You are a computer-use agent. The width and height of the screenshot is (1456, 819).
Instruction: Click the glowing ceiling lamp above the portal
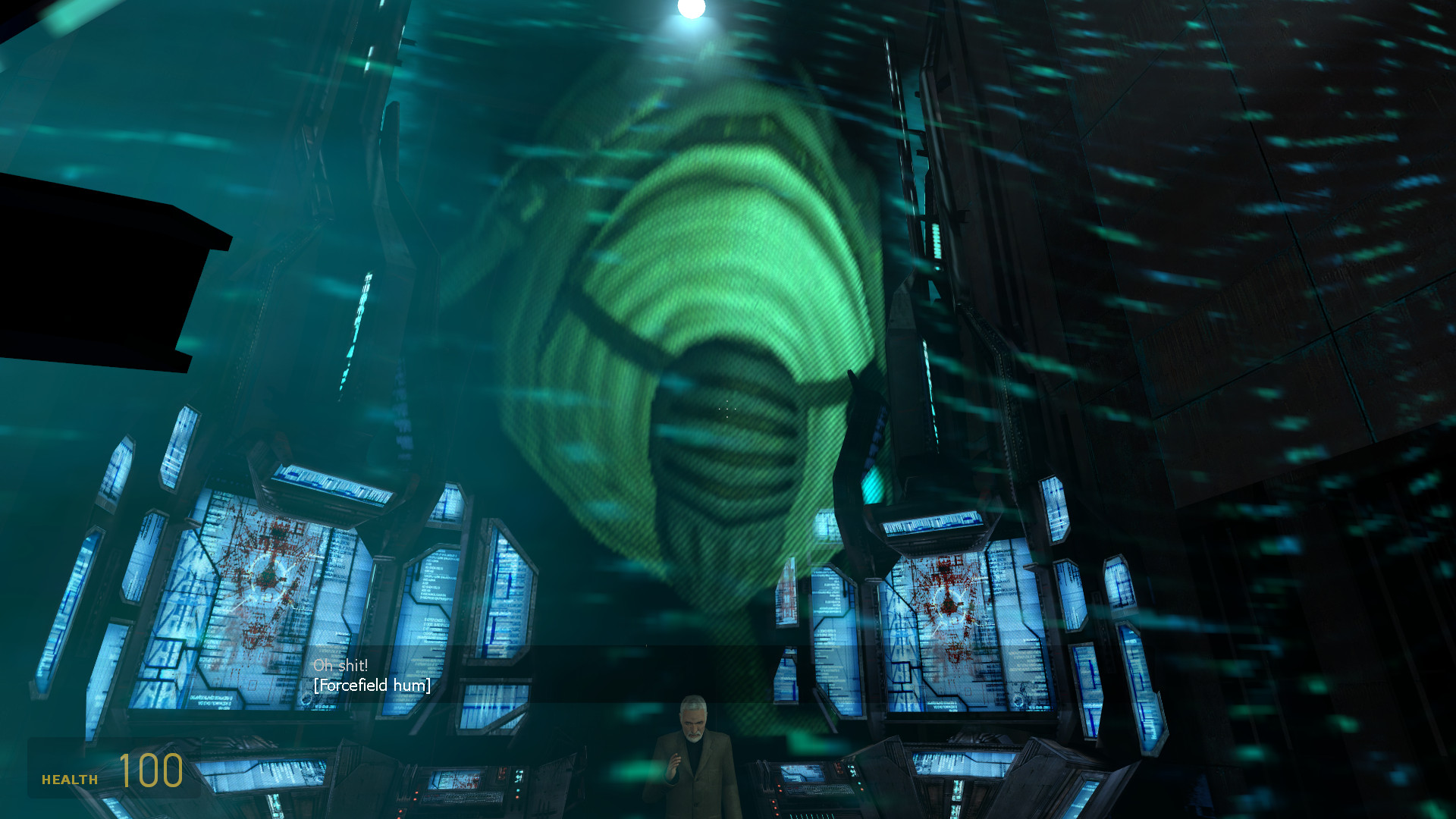[x=690, y=11]
